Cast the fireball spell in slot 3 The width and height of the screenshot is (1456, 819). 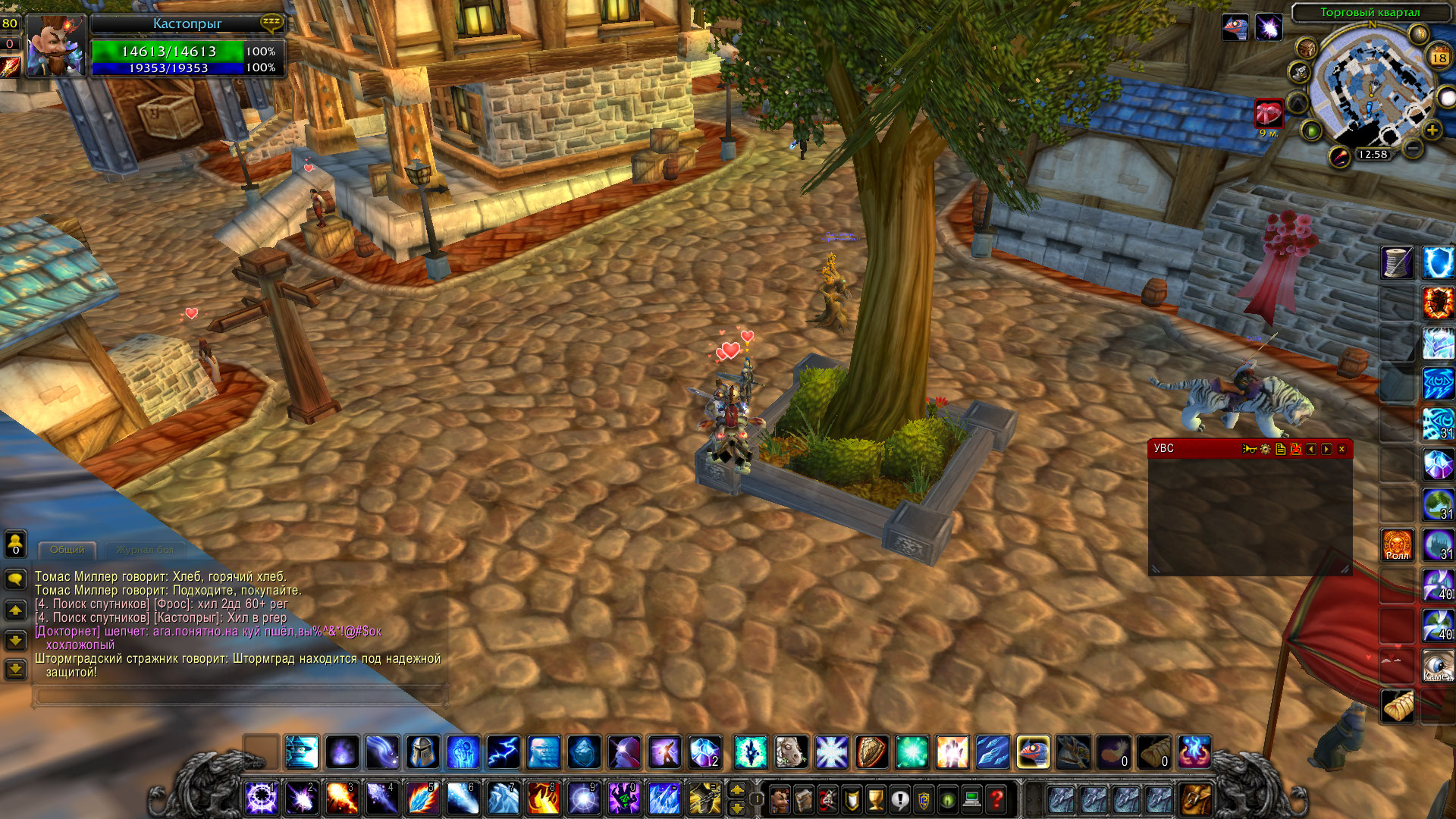pos(341,799)
